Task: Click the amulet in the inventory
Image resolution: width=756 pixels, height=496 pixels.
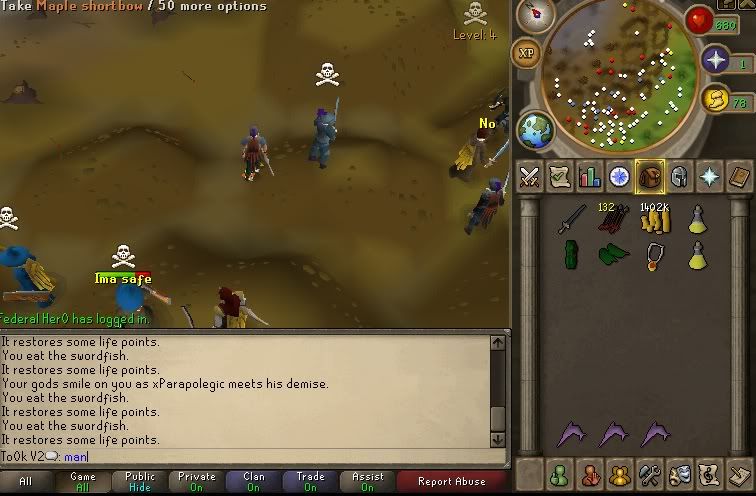Action: pos(653,256)
